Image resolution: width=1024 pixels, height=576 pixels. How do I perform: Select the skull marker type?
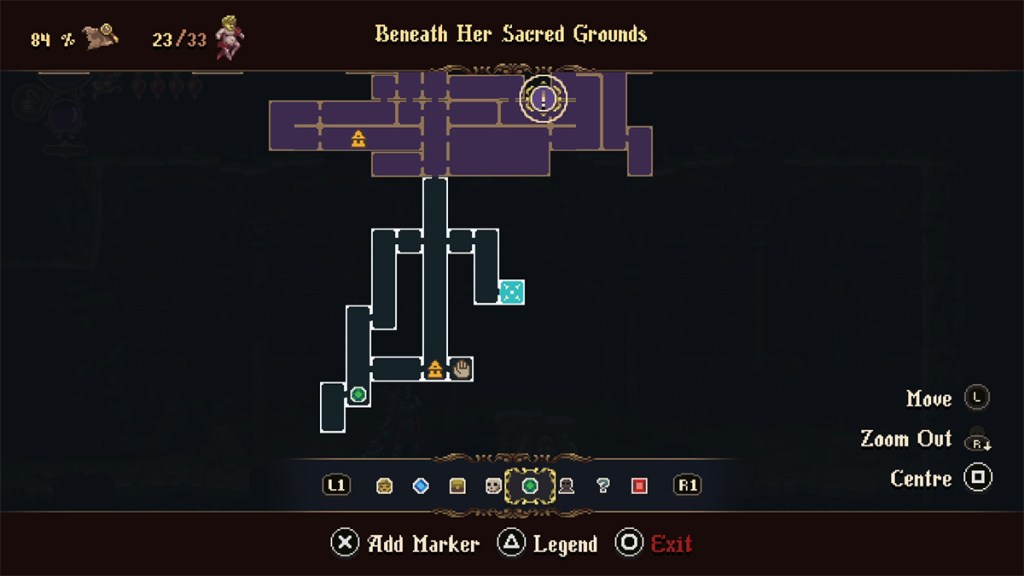click(493, 486)
